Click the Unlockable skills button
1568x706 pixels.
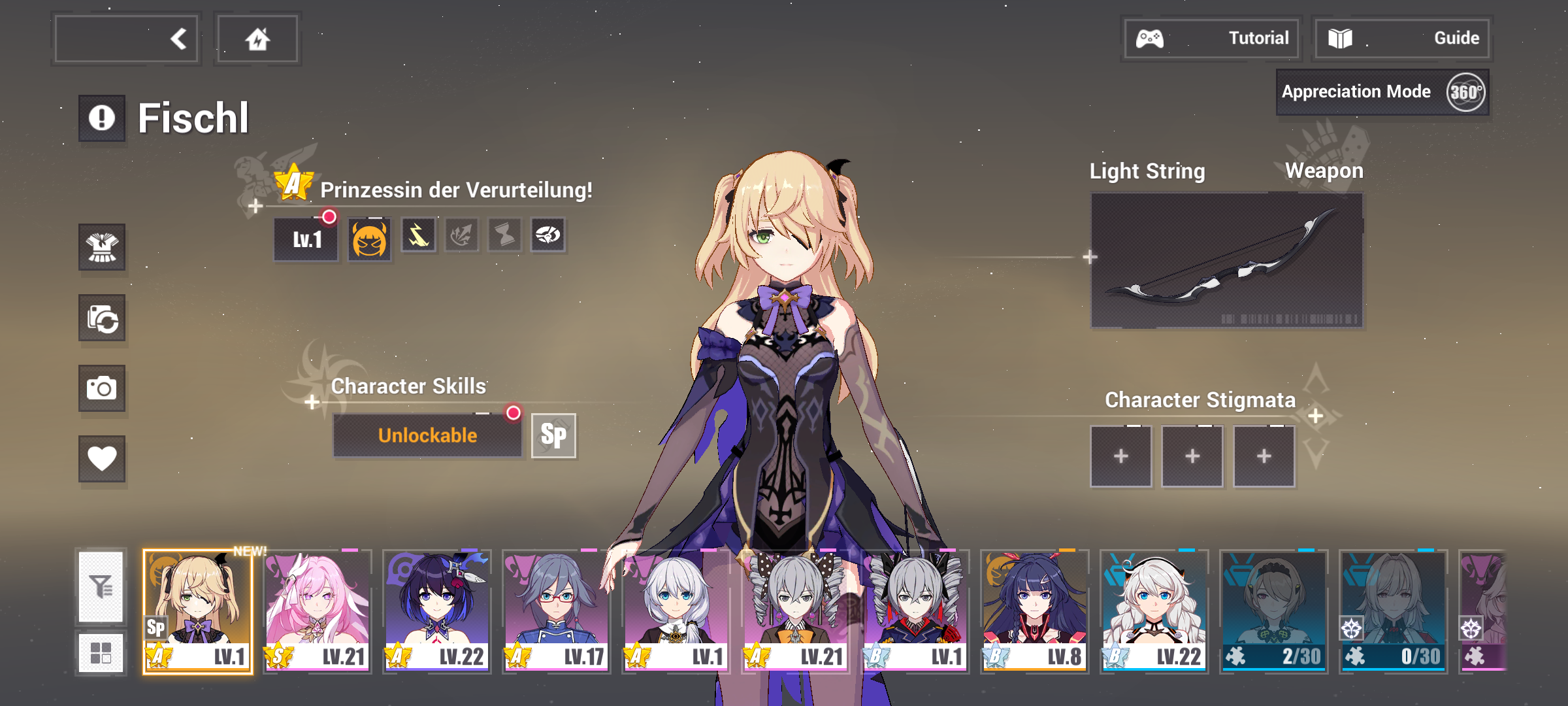pos(428,434)
